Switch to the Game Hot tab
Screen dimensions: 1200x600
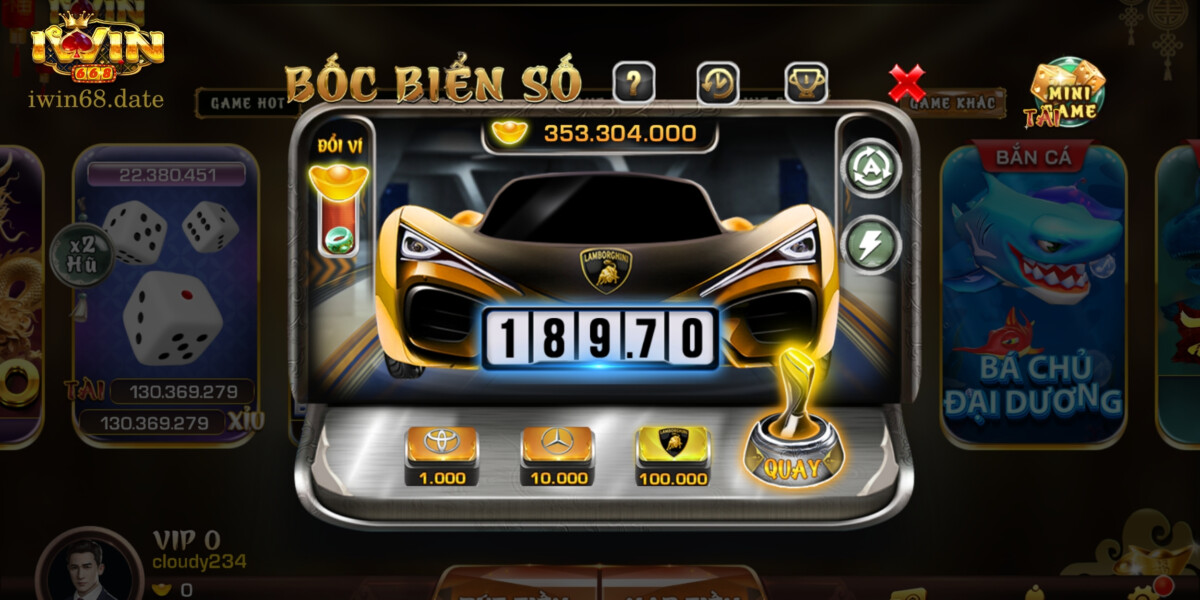coord(240,102)
